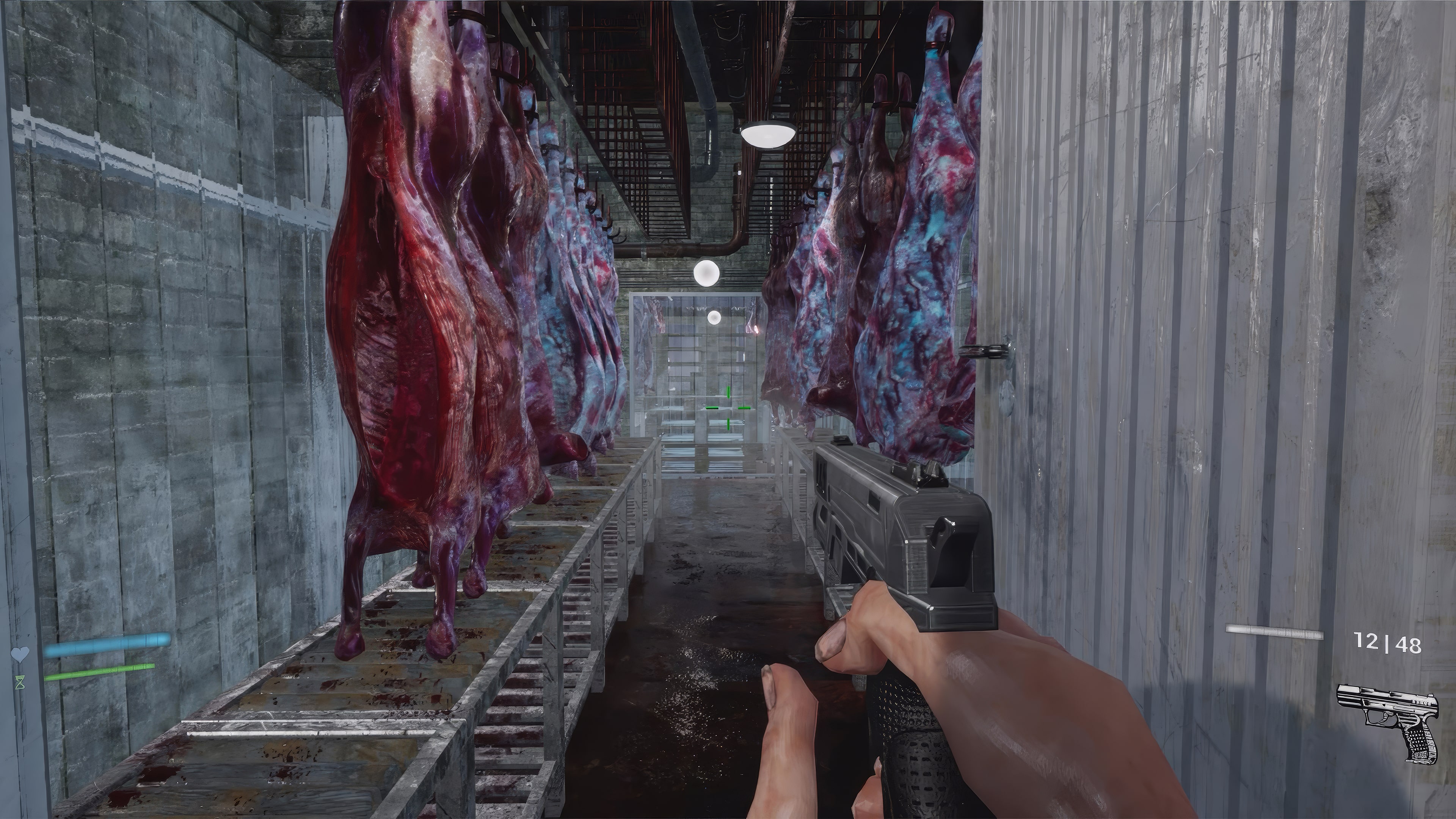
Task: Click the green crosshair reticle
Action: click(729, 408)
